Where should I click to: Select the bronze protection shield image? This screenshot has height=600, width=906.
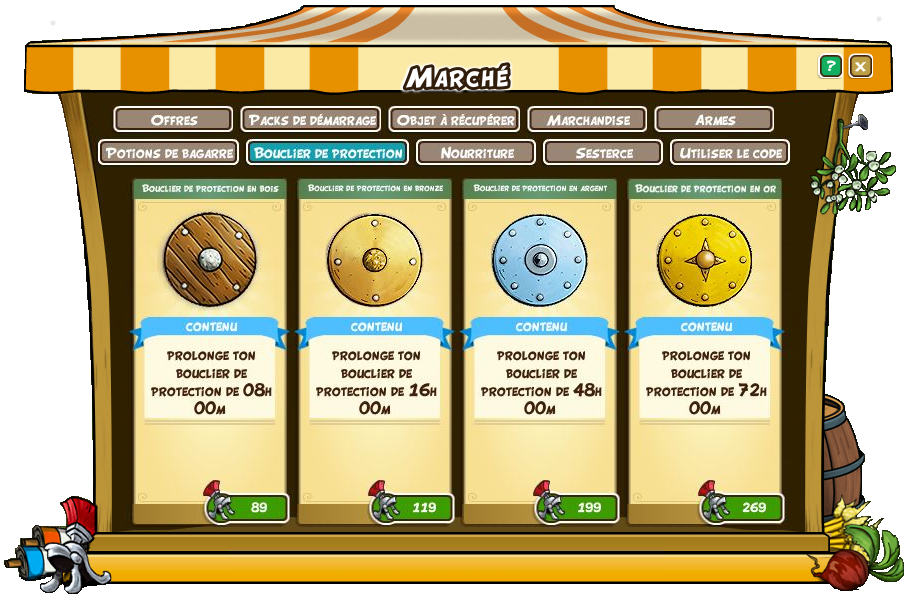pyautogui.click(x=374, y=259)
